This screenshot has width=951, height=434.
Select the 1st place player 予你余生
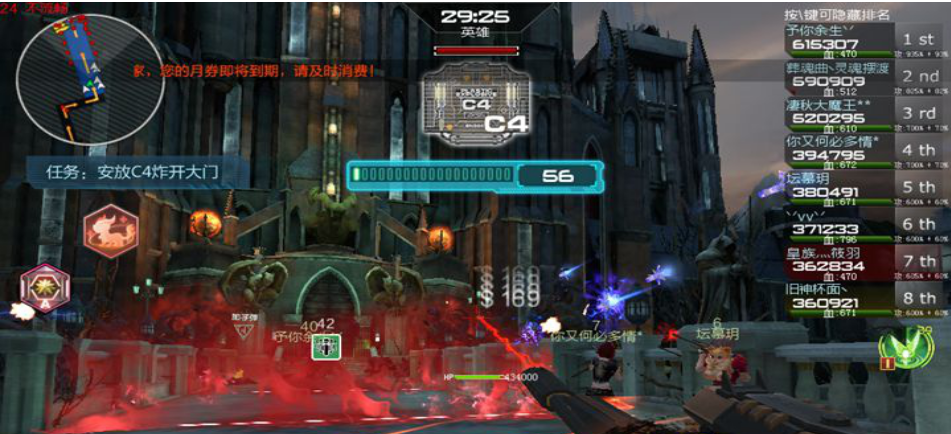[x=866, y=39]
